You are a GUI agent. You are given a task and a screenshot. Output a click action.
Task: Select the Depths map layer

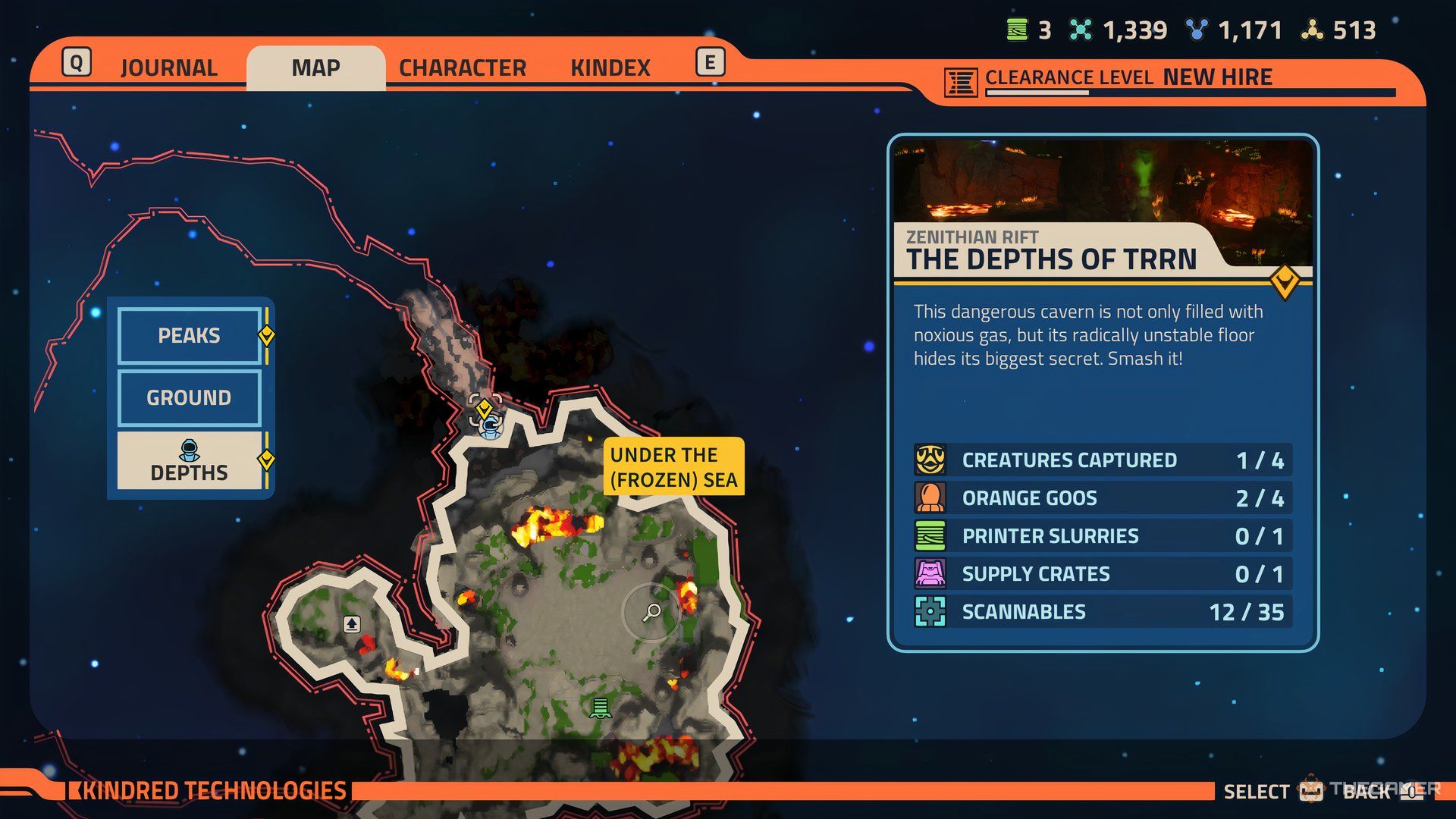(x=189, y=461)
